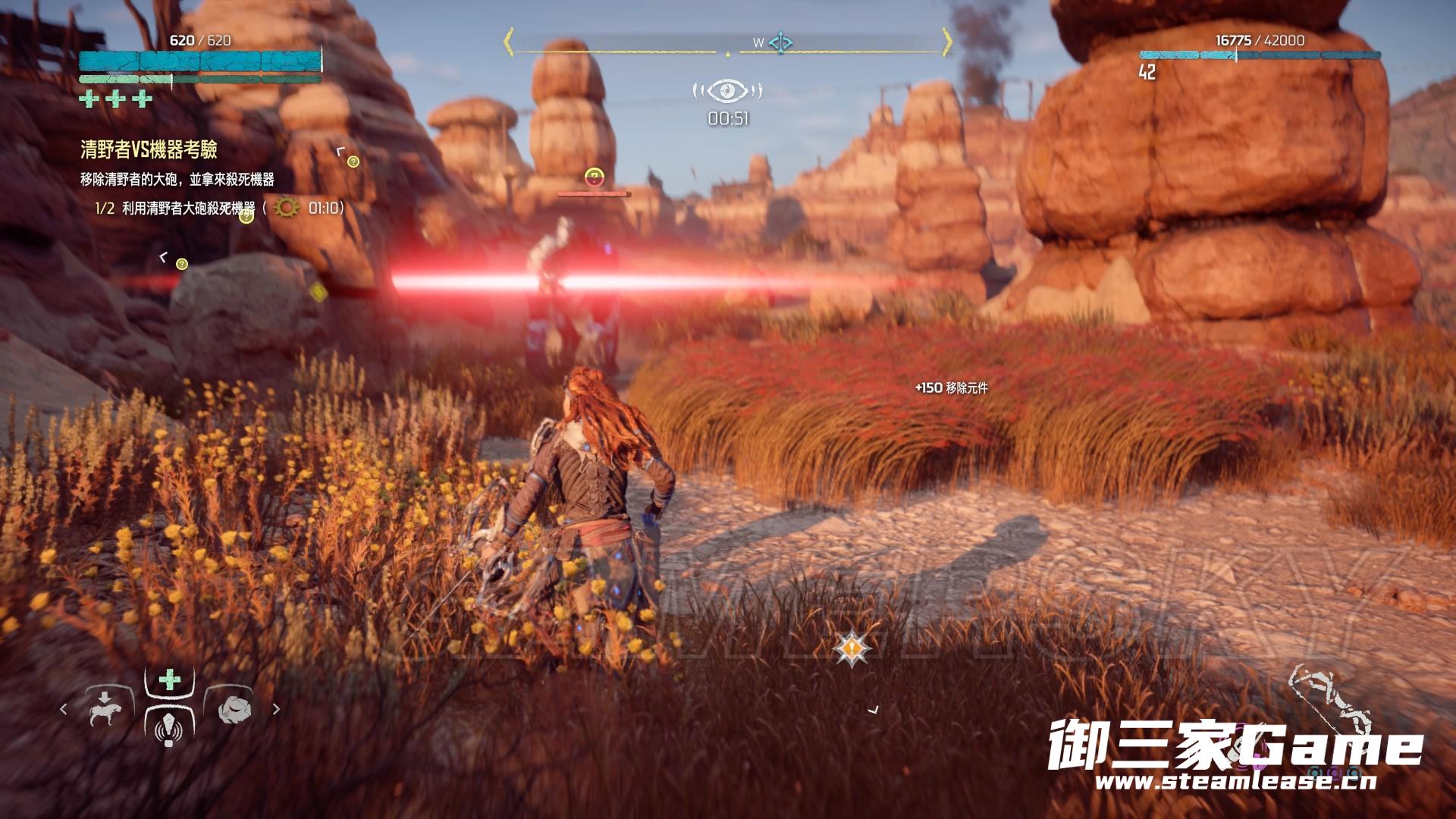Open the 清野者VS機器考驗 quest tracker
The image size is (1456, 819).
tap(149, 149)
